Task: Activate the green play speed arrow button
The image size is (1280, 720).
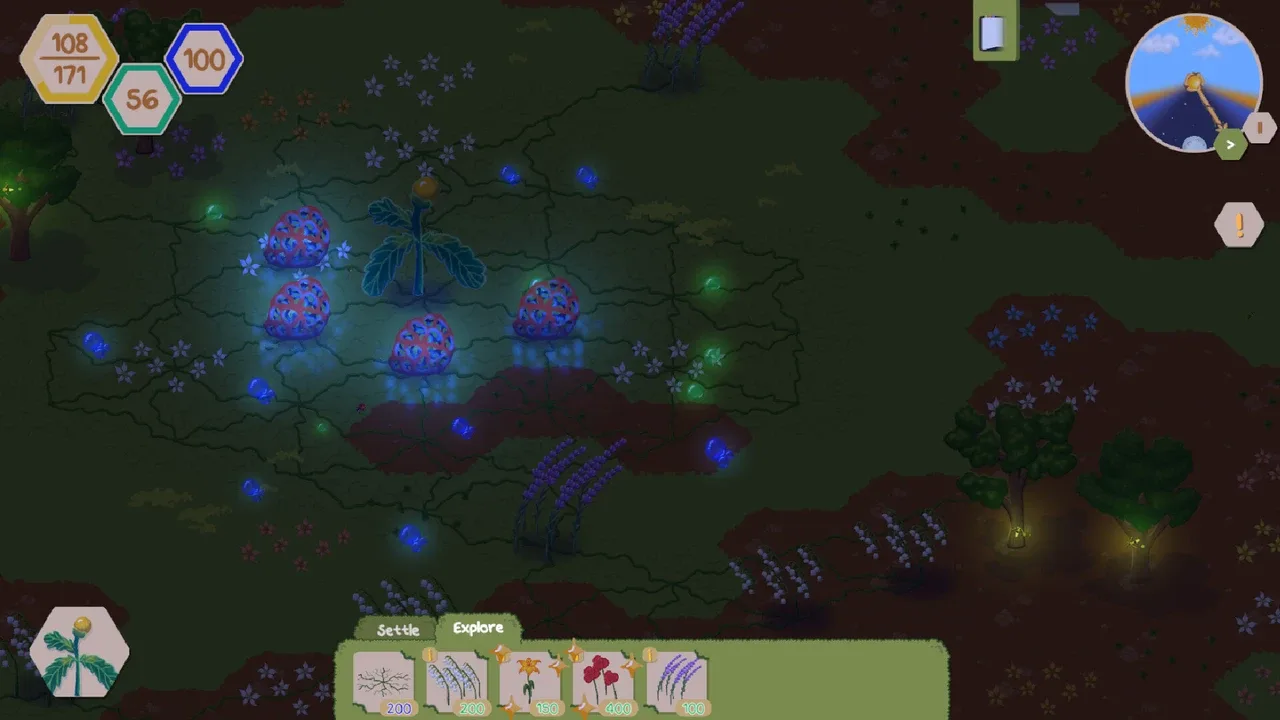Action: point(1231,145)
